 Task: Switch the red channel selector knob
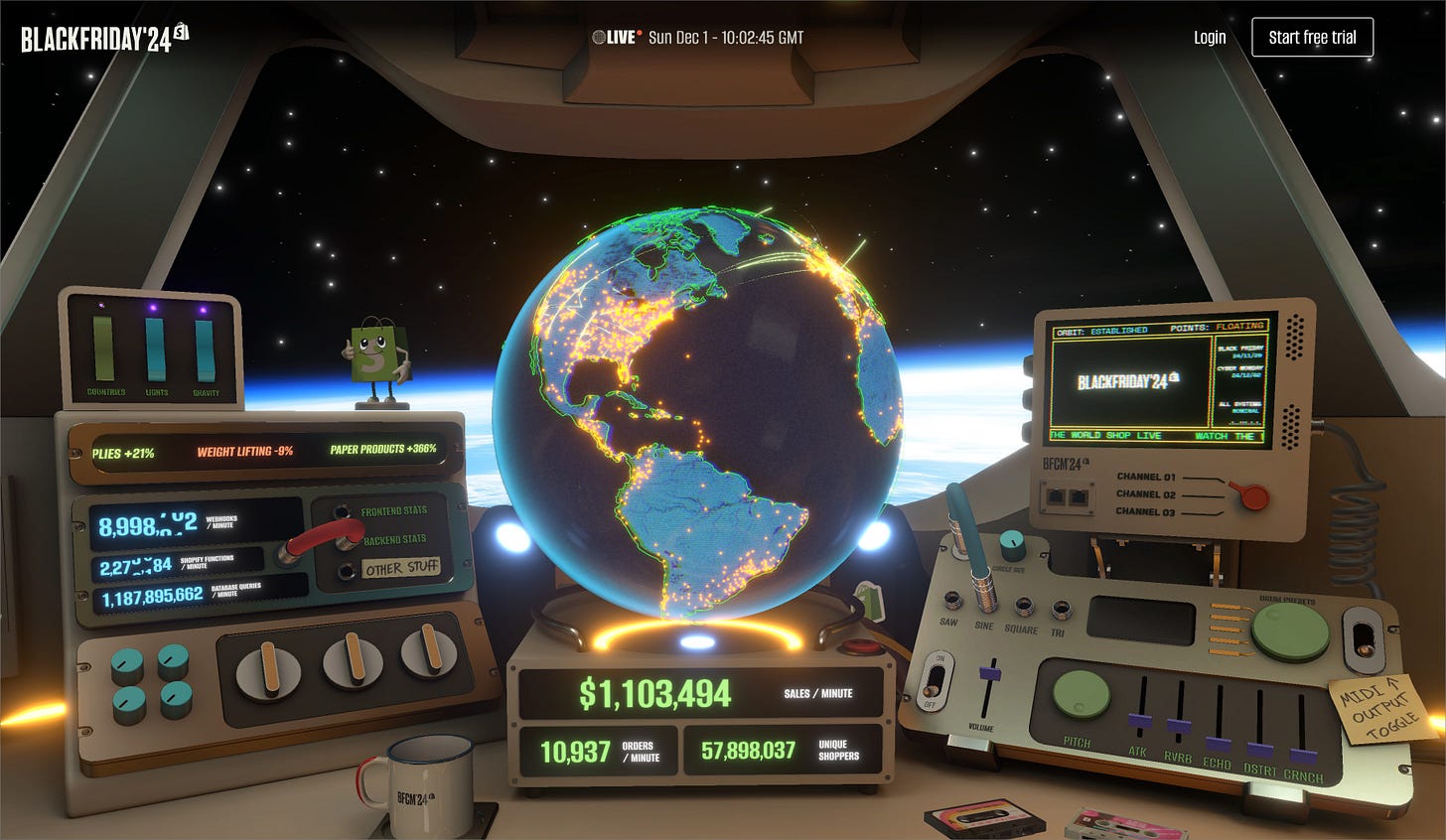click(1253, 494)
